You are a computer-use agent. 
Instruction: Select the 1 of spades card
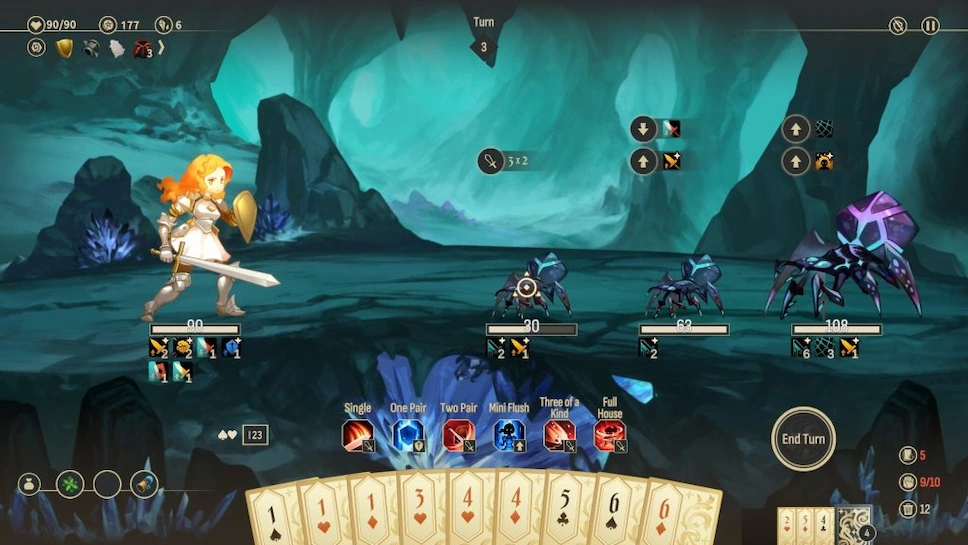pyautogui.click(x=273, y=517)
